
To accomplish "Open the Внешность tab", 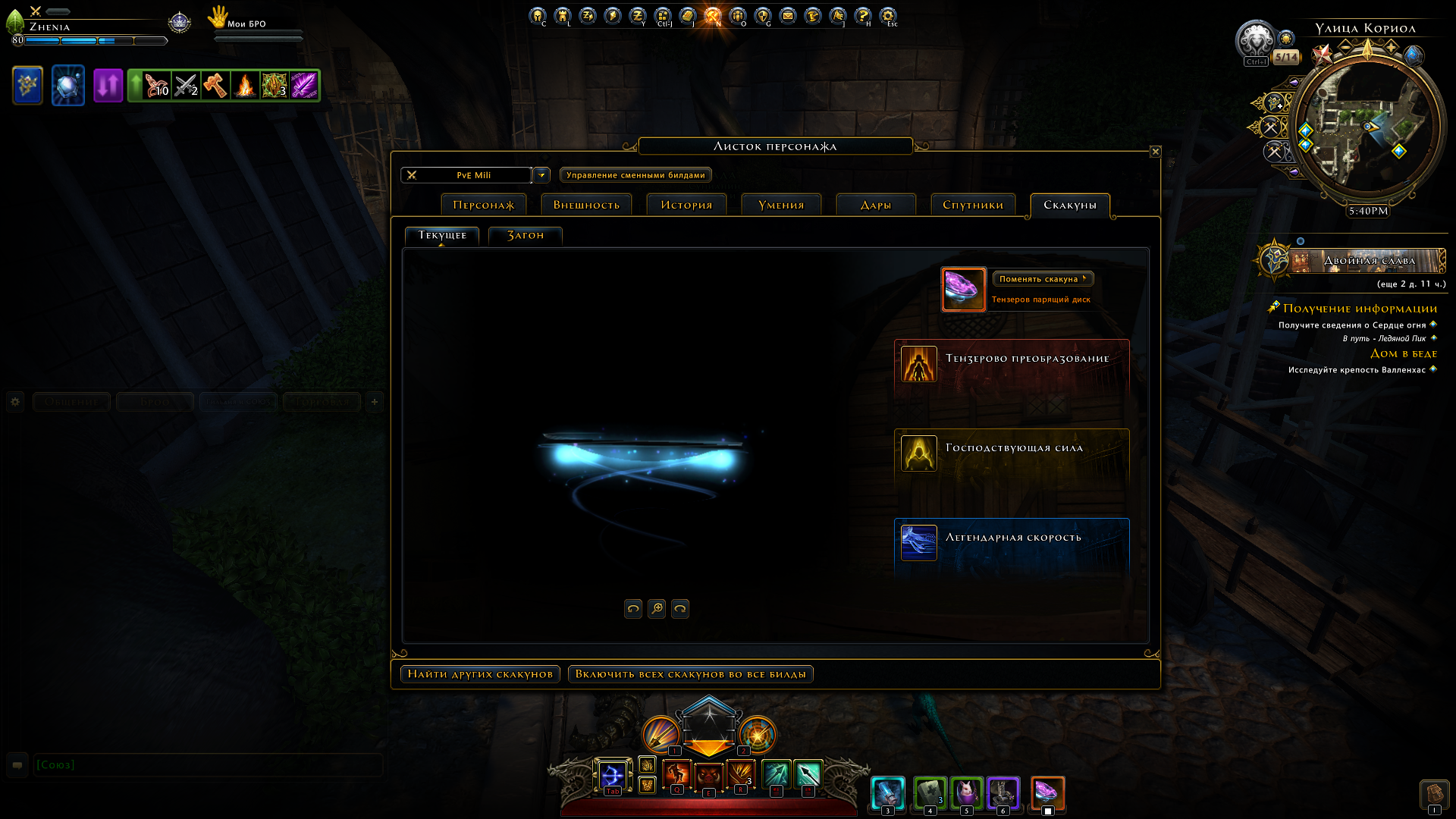I will click(586, 205).
